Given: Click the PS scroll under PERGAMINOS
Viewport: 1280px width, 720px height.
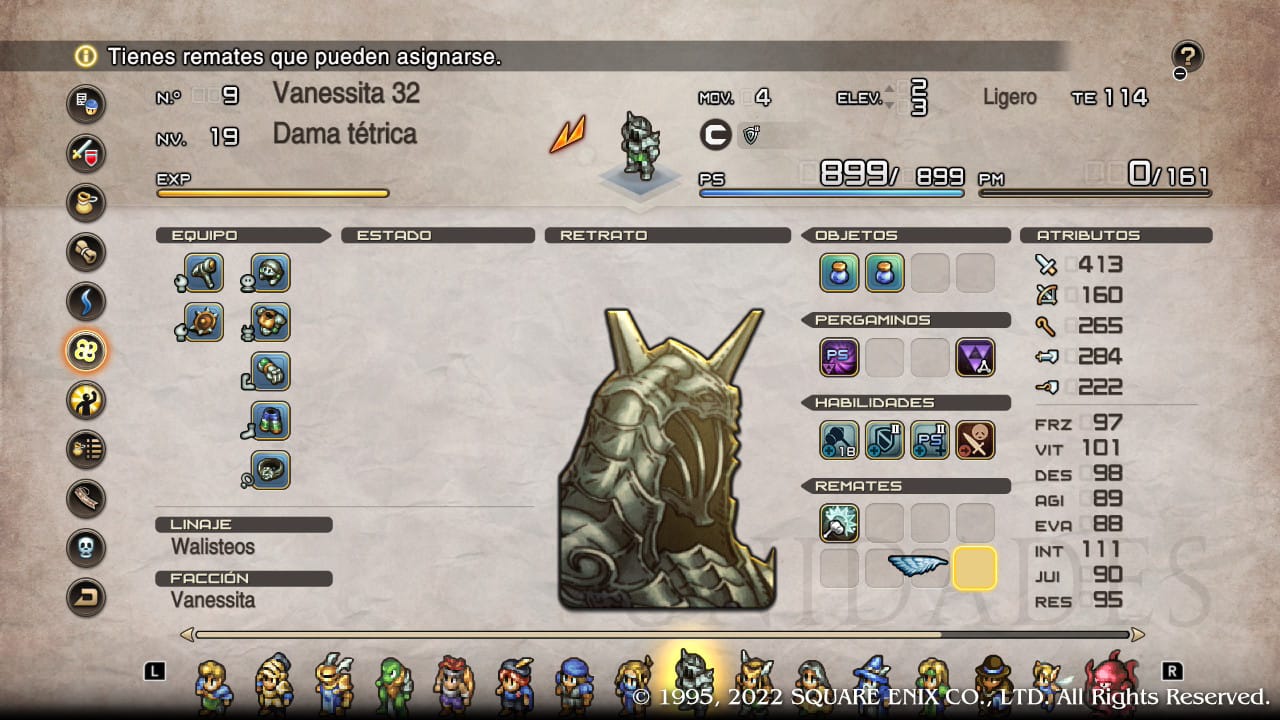Looking at the screenshot, I should (x=839, y=357).
